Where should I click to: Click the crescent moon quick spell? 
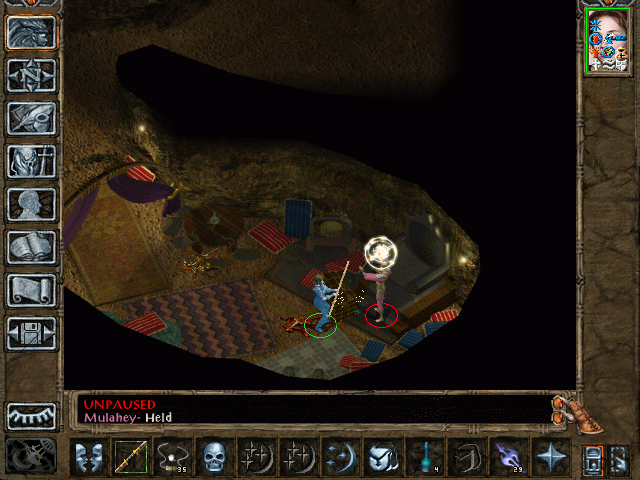[x=340, y=458]
